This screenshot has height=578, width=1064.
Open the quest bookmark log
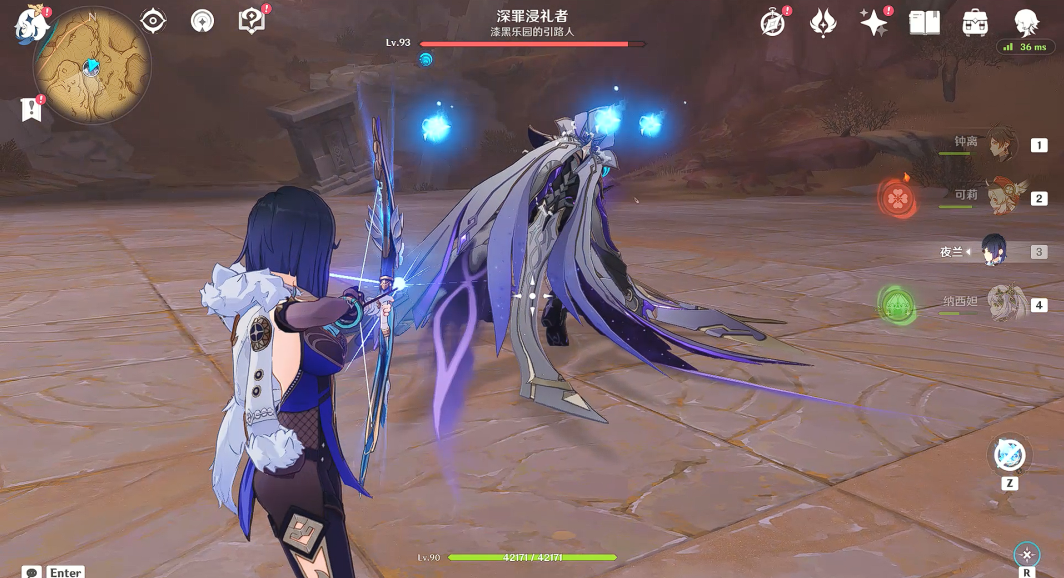coord(31,109)
